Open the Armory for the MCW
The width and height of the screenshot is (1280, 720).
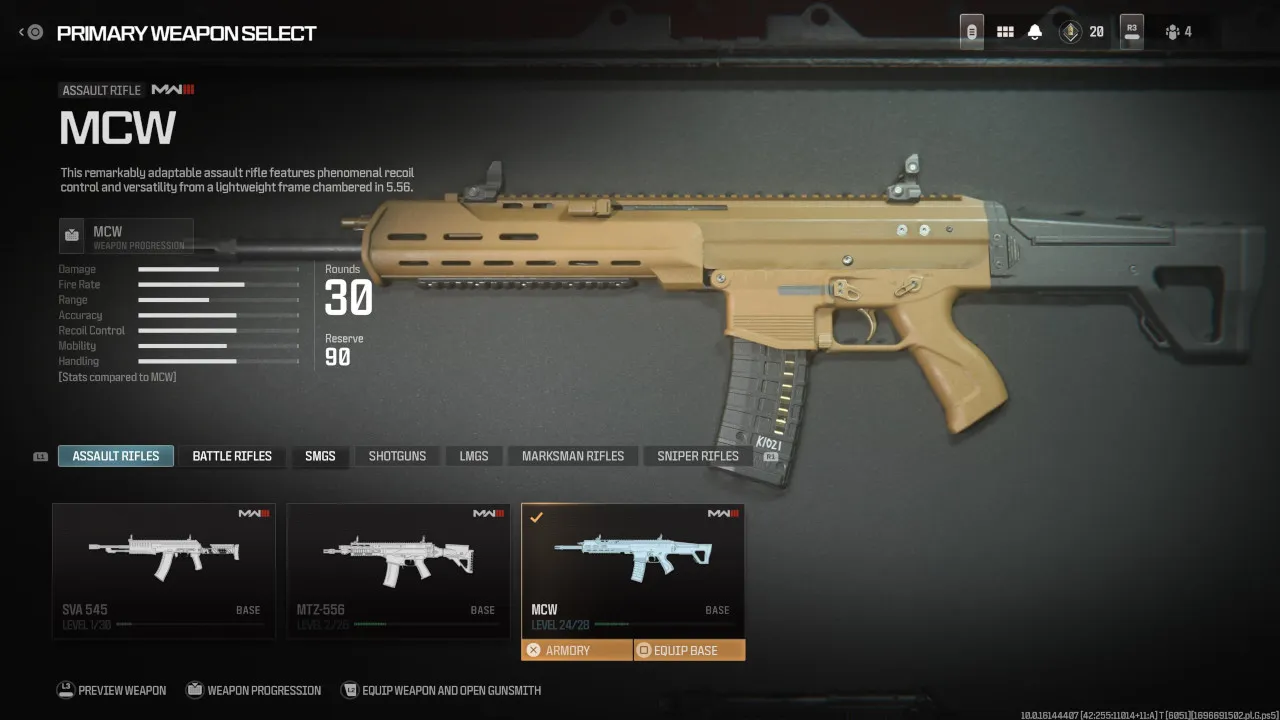(577, 650)
